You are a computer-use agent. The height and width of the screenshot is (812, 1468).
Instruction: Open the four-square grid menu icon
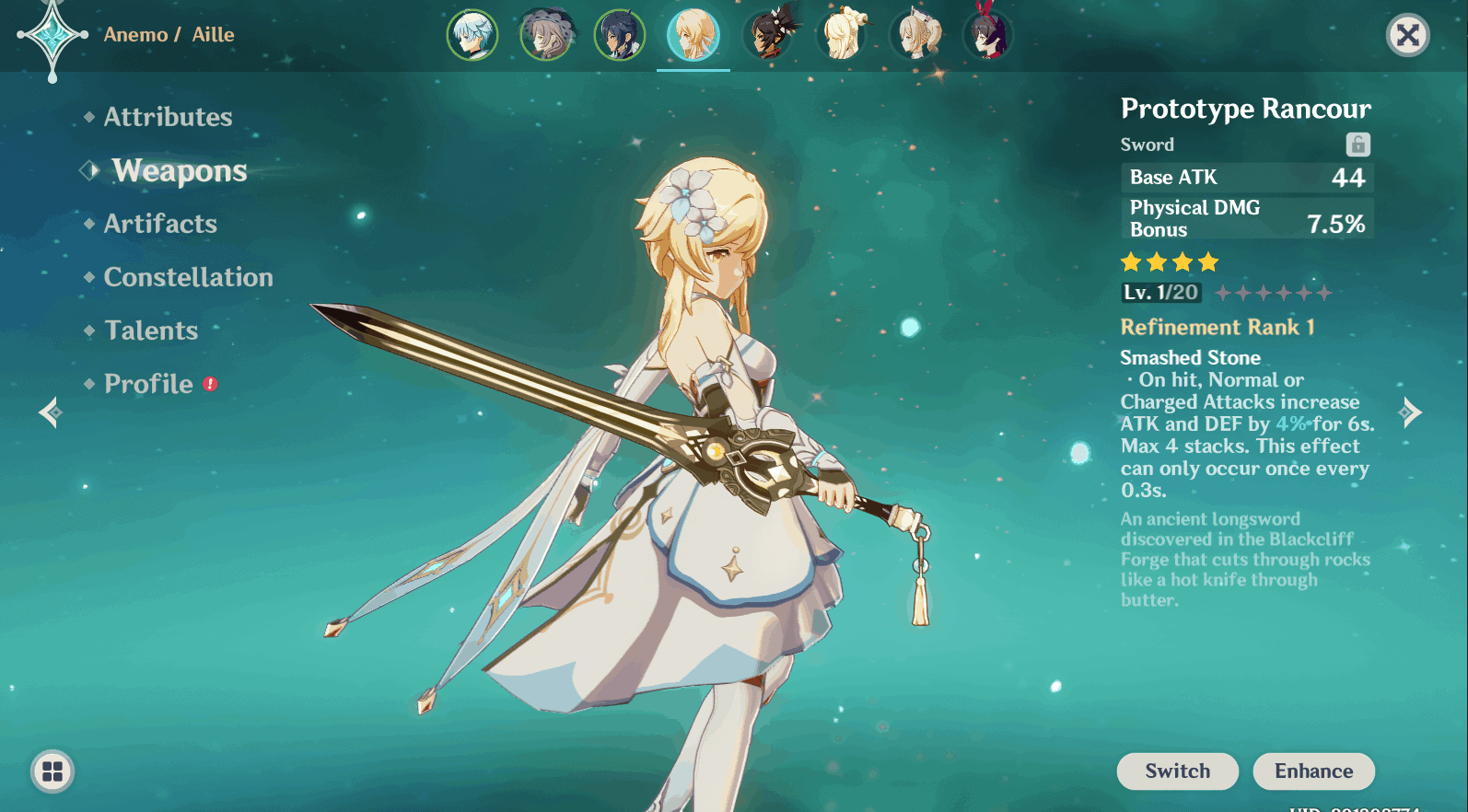(52, 771)
